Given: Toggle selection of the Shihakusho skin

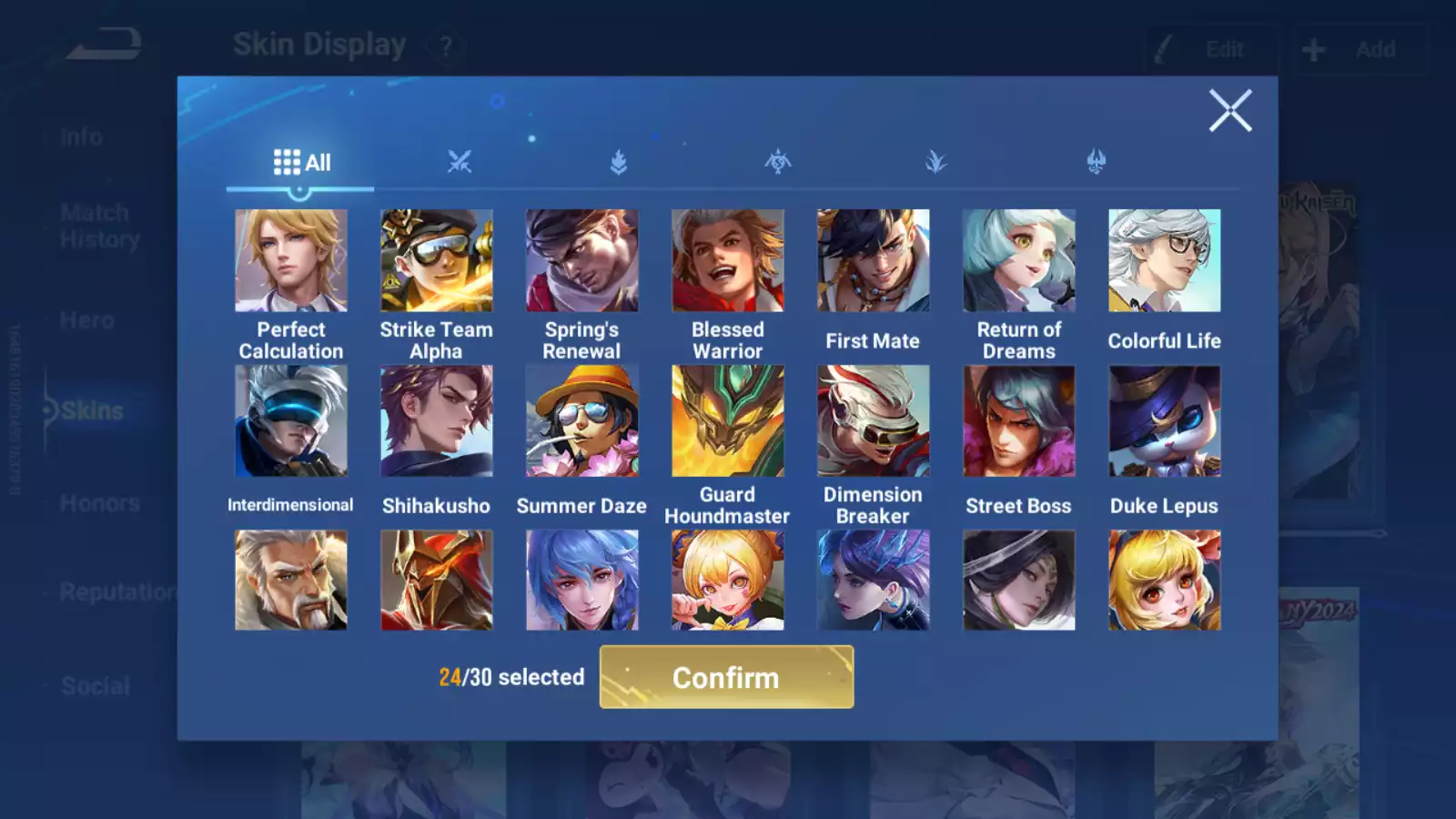Looking at the screenshot, I should (436, 420).
